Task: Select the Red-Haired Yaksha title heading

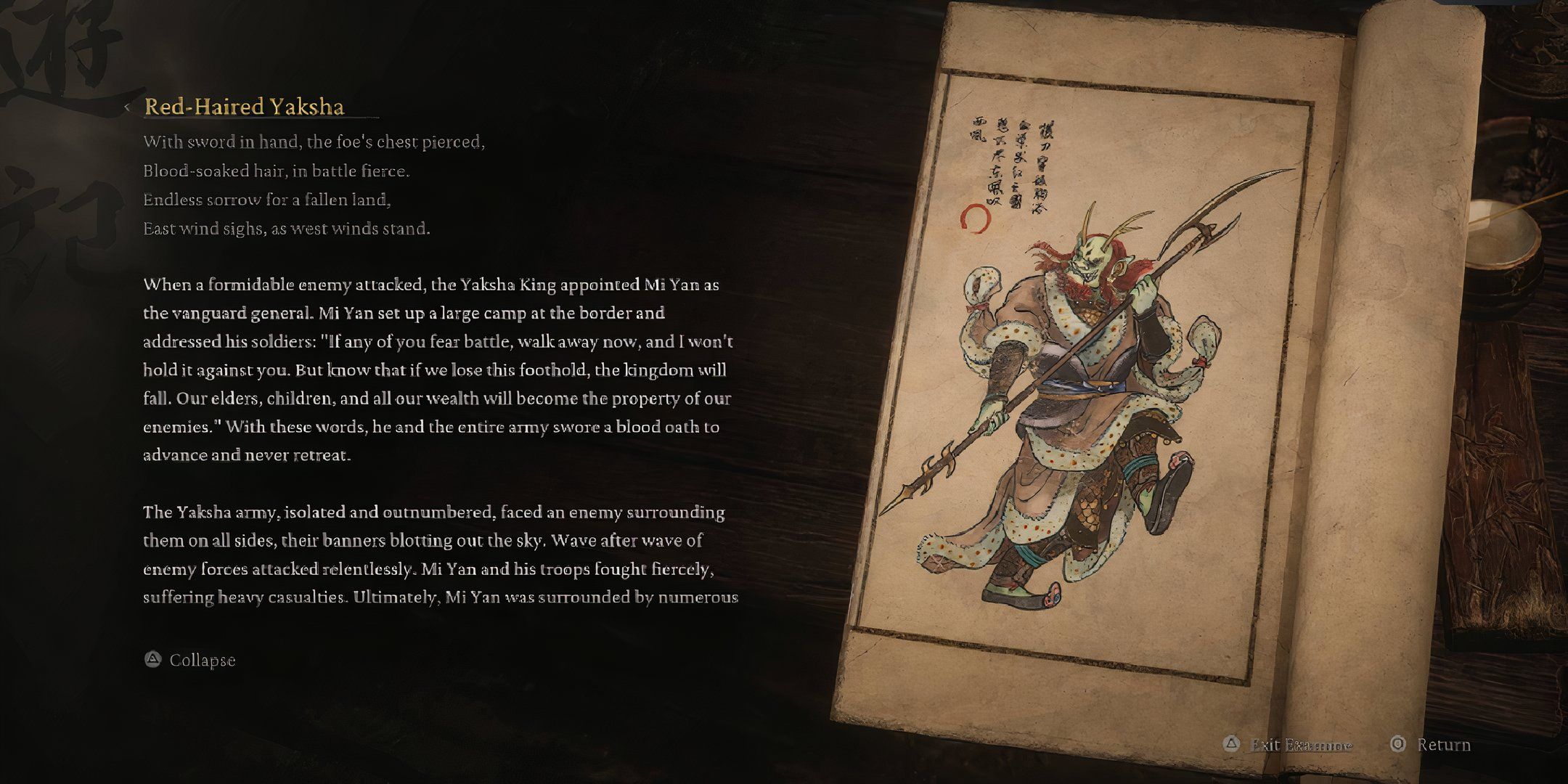Action: [247, 107]
